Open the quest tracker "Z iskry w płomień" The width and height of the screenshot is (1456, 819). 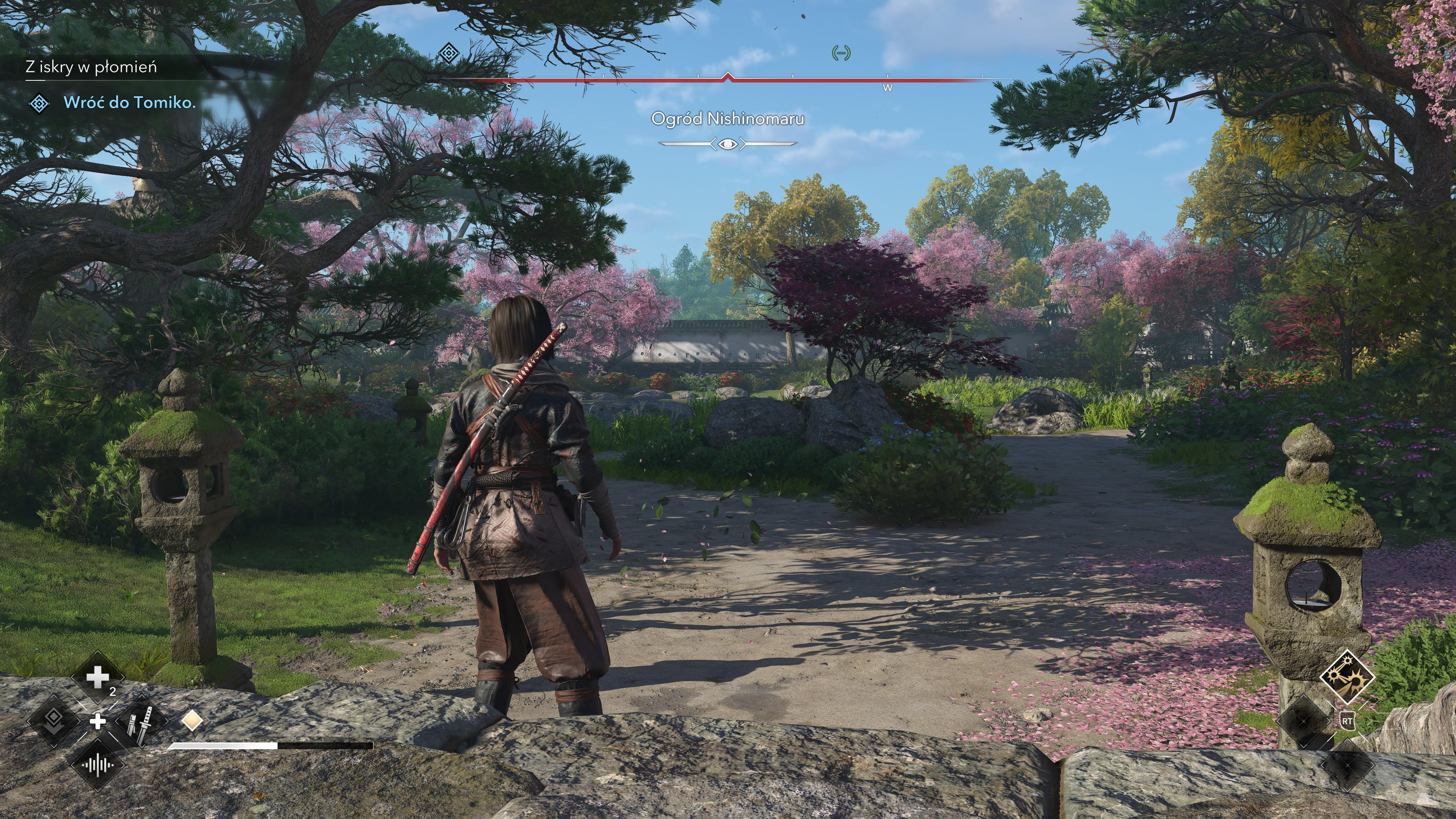tap(91, 67)
